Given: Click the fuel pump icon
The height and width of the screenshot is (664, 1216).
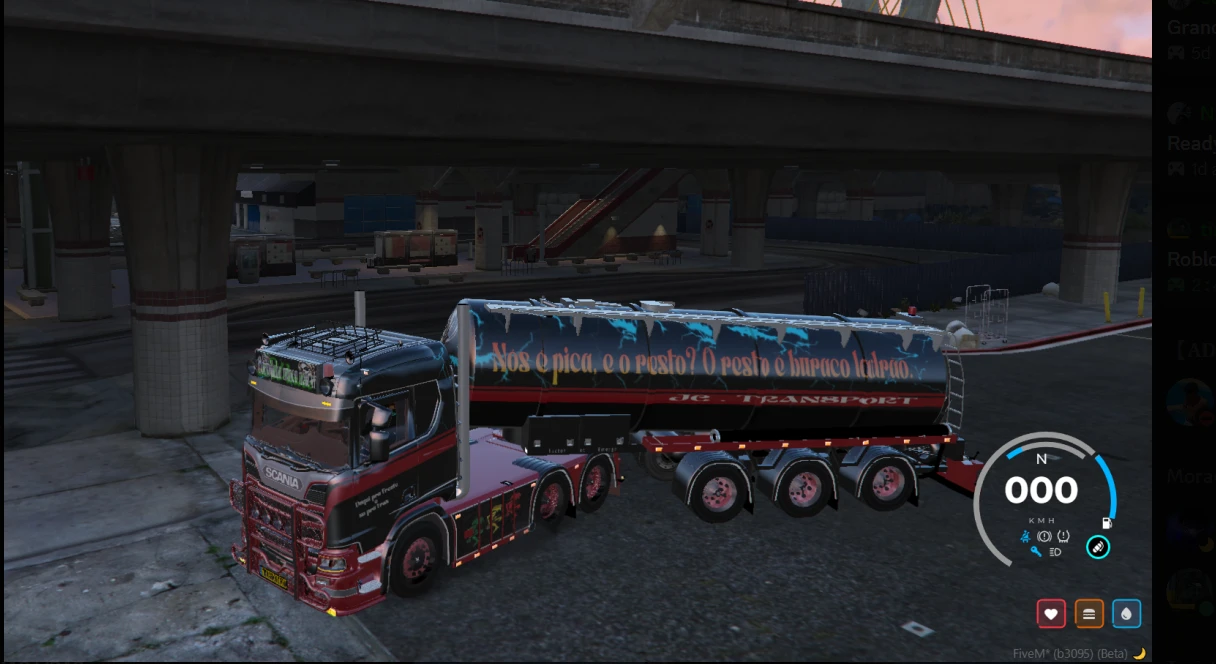Looking at the screenshot, I should pos(1107,523).
